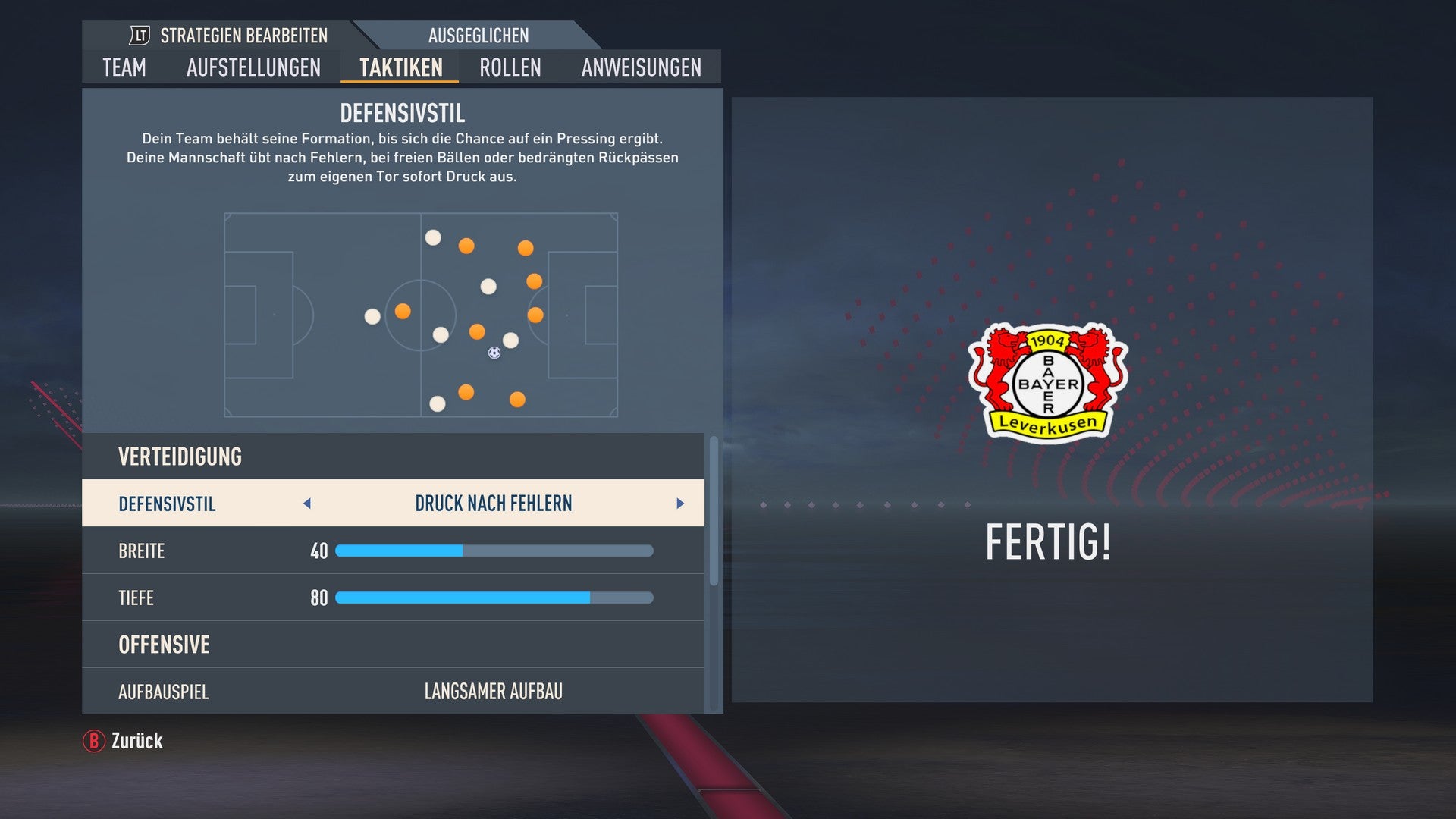Click the tactics list scrollbar
The width and height of the screenshot is (1456, 819).
point(714,512)
